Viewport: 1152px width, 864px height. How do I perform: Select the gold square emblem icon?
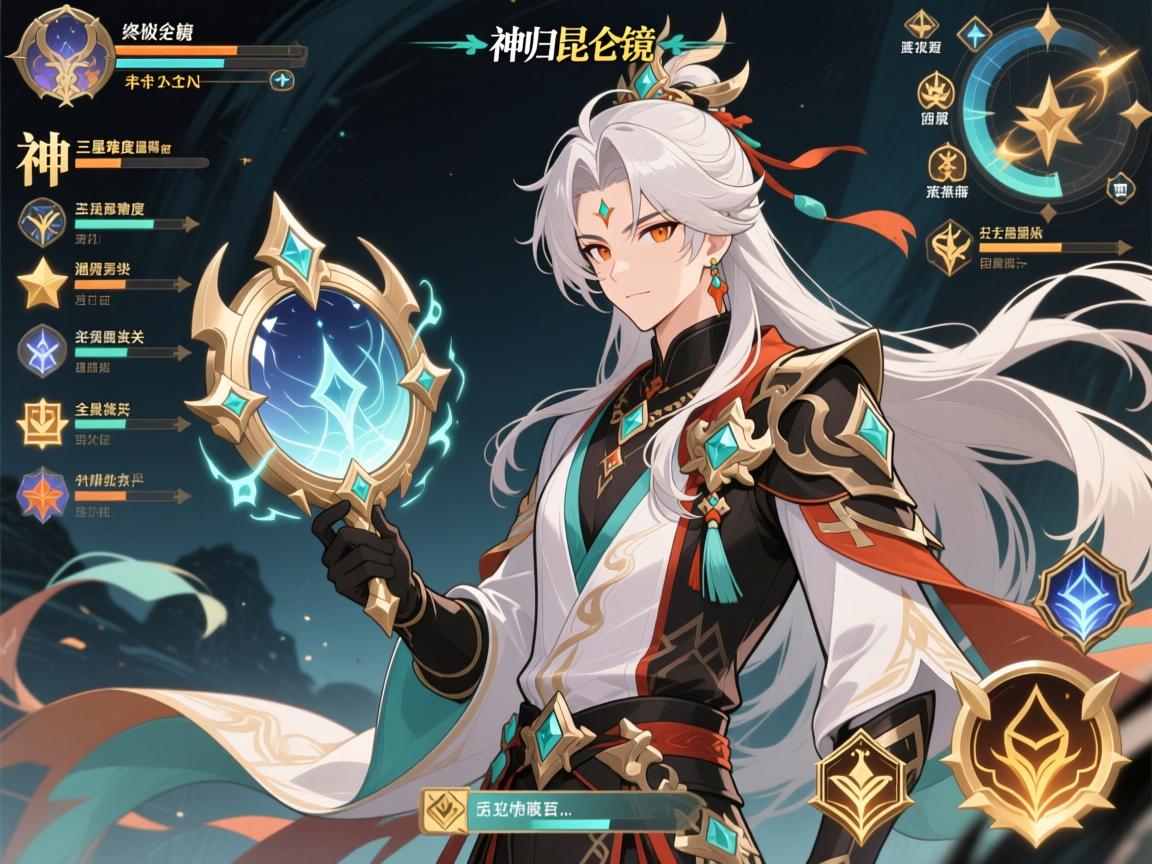[x=43, y=423]
